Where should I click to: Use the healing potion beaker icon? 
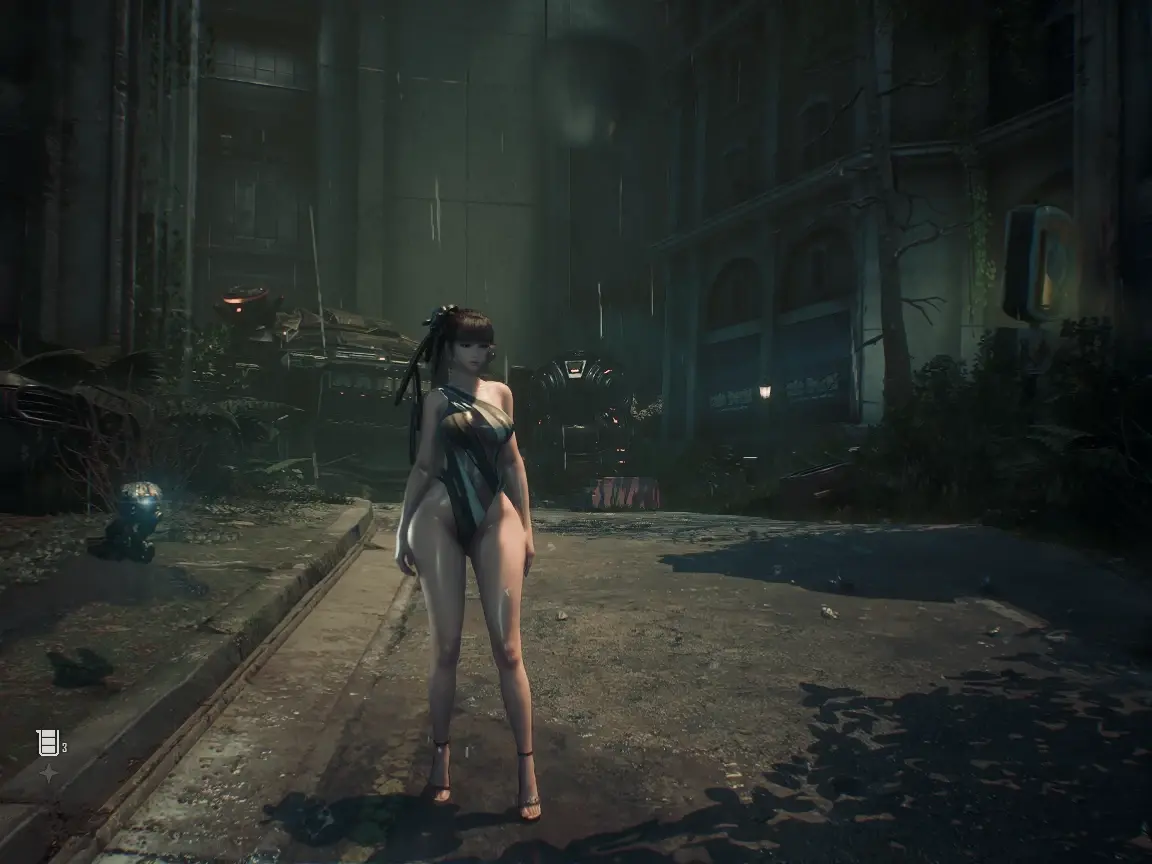[47, 742]
